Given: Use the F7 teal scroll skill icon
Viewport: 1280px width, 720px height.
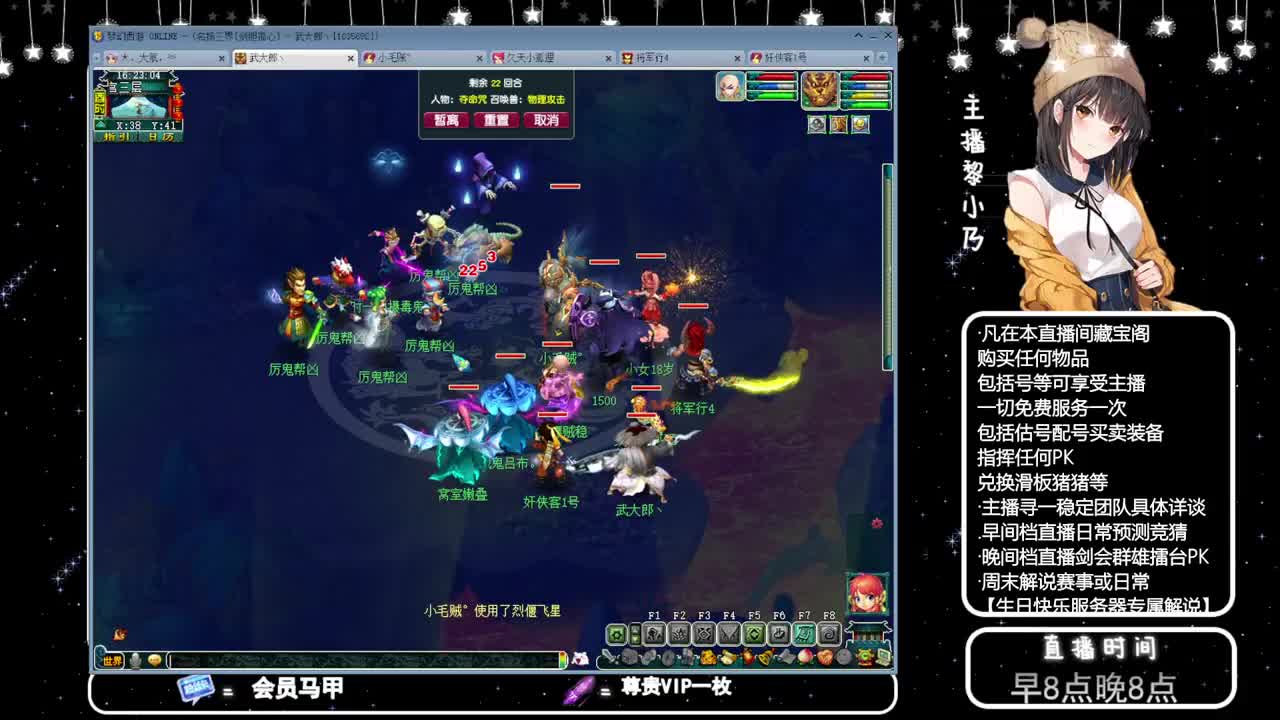Looking at the screenshot, I should coord(802,632).
